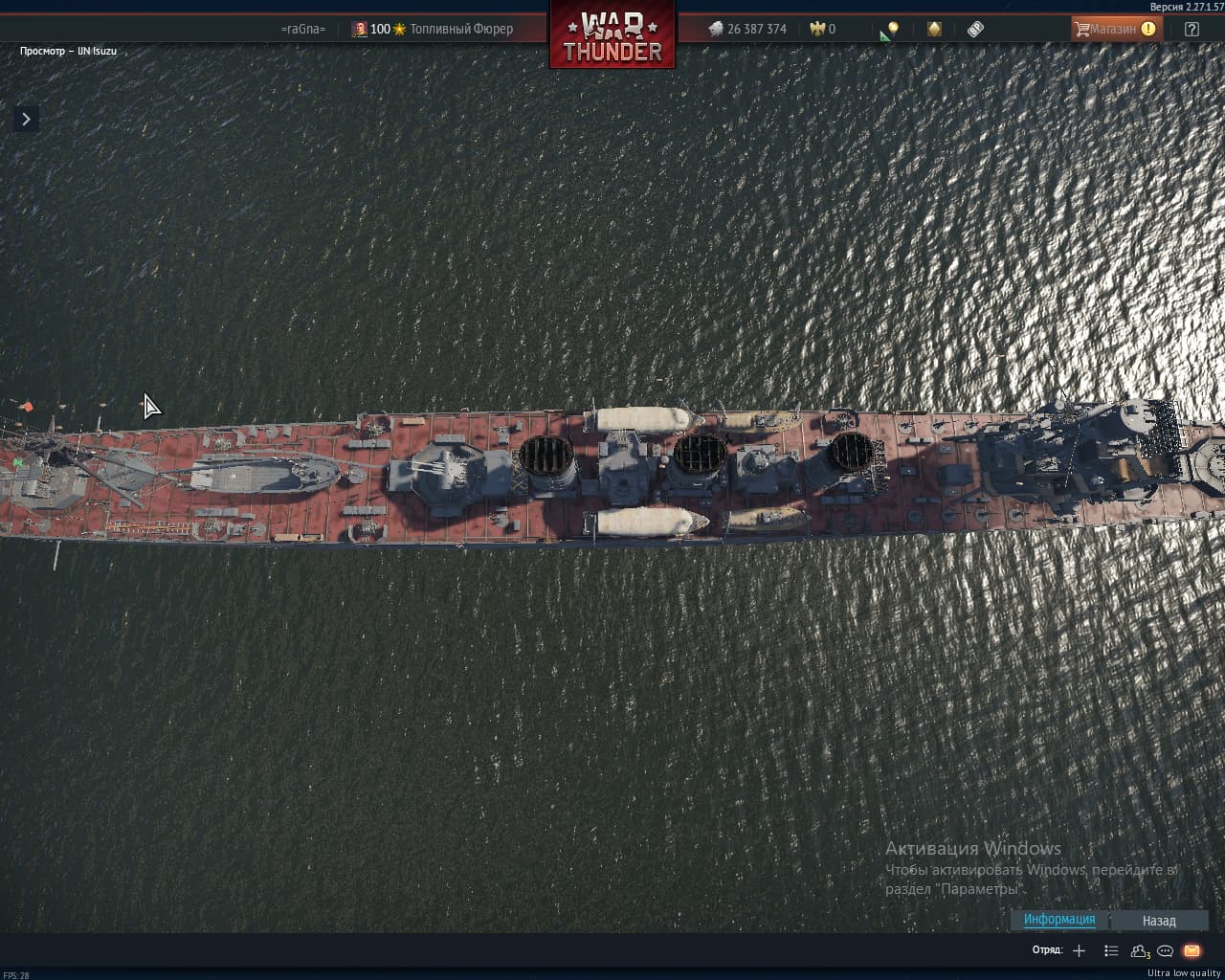This screenshot has width=1225, height=980.
Task: Open the squad list icon
Action: click(x=1110, y=950)
